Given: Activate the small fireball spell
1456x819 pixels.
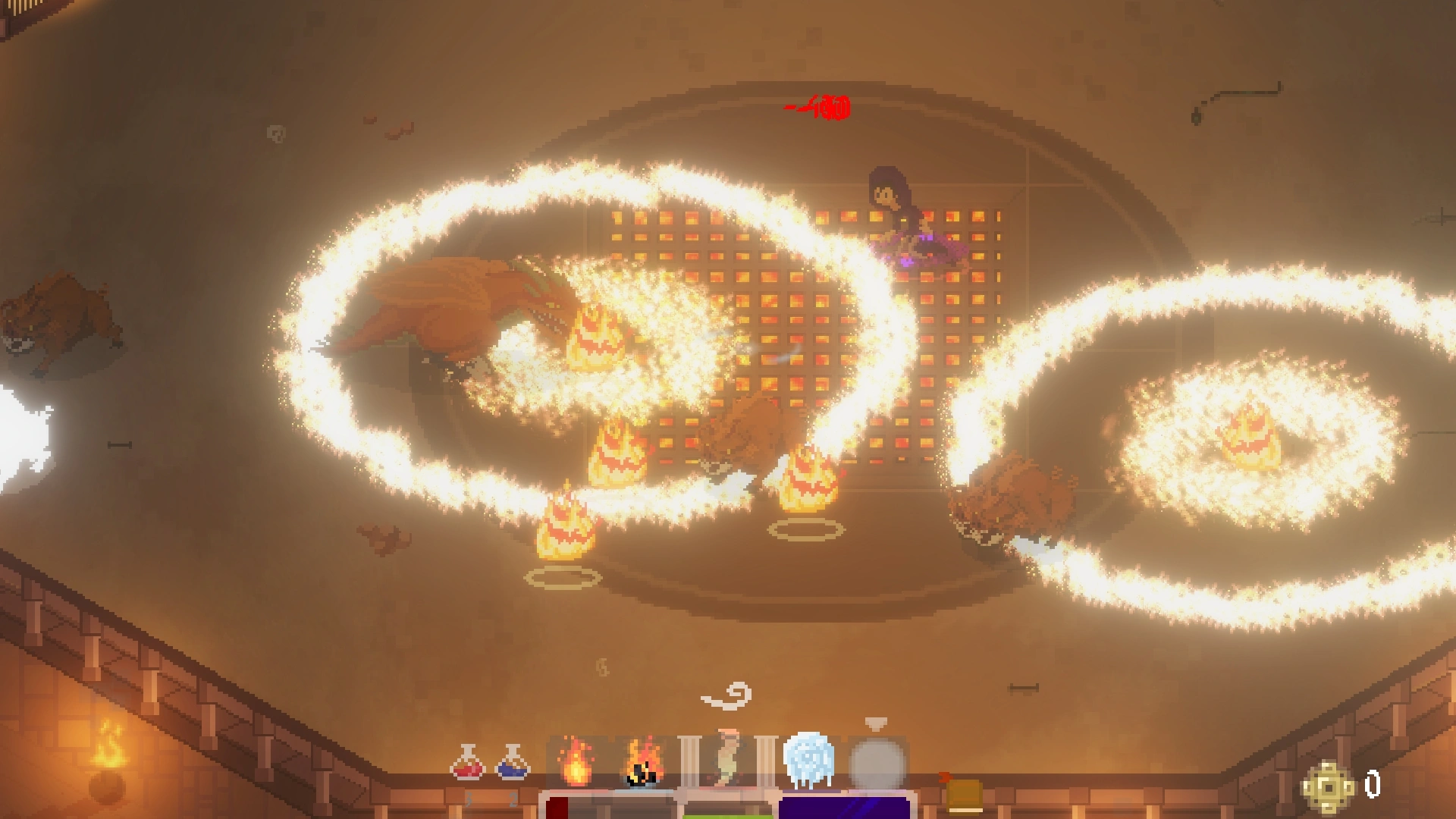Looking at the screenshot, I should tap(576, 762).
